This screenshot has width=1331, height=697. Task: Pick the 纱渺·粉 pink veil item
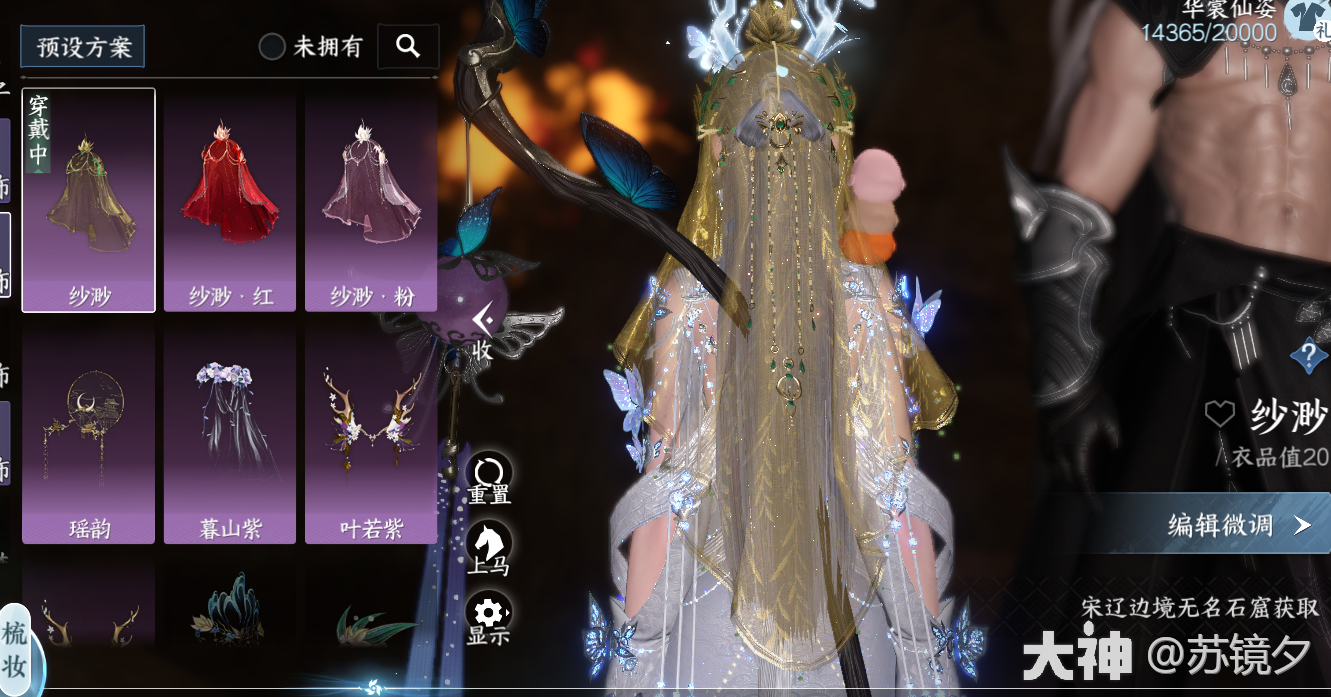coord(371,200)
